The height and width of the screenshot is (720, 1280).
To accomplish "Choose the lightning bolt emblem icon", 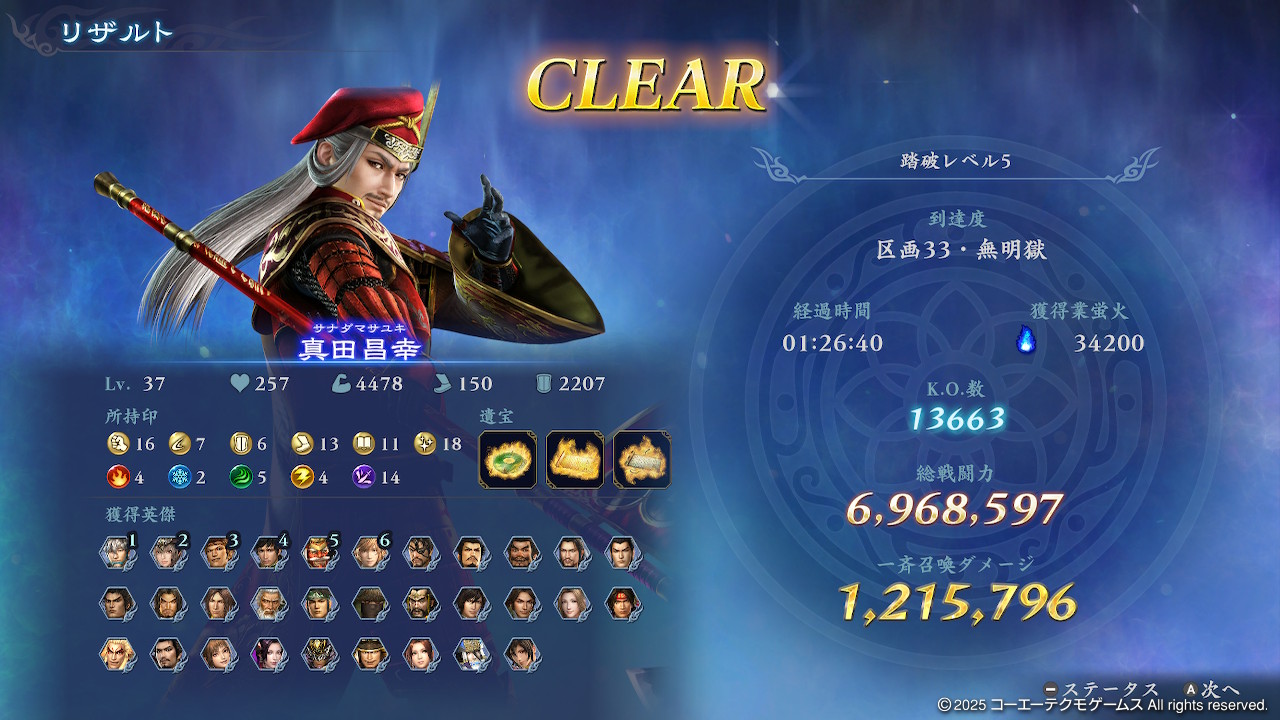I will [302, 477].
